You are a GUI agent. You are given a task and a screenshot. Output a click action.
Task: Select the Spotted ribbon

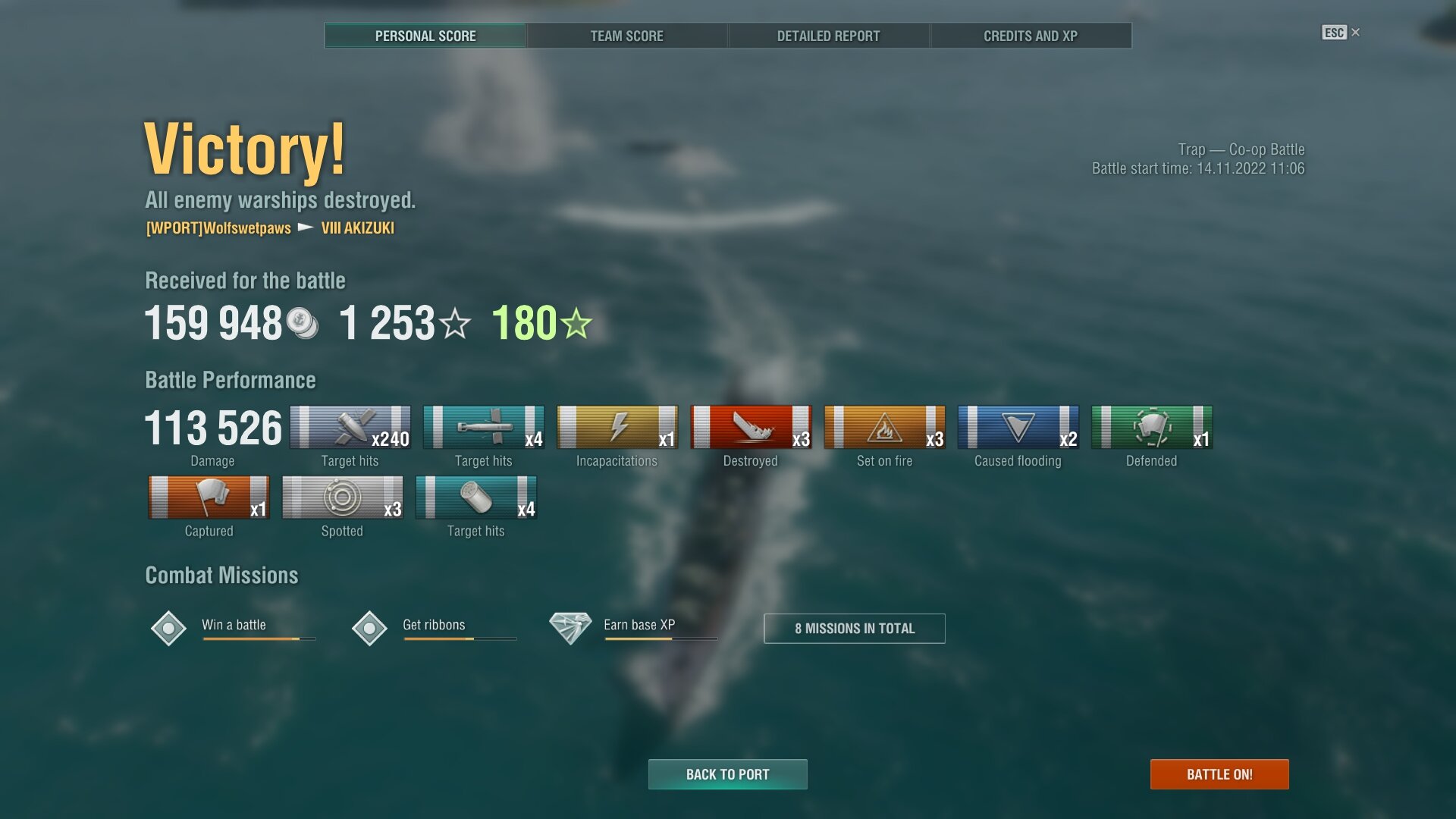[x=342, y=497]
